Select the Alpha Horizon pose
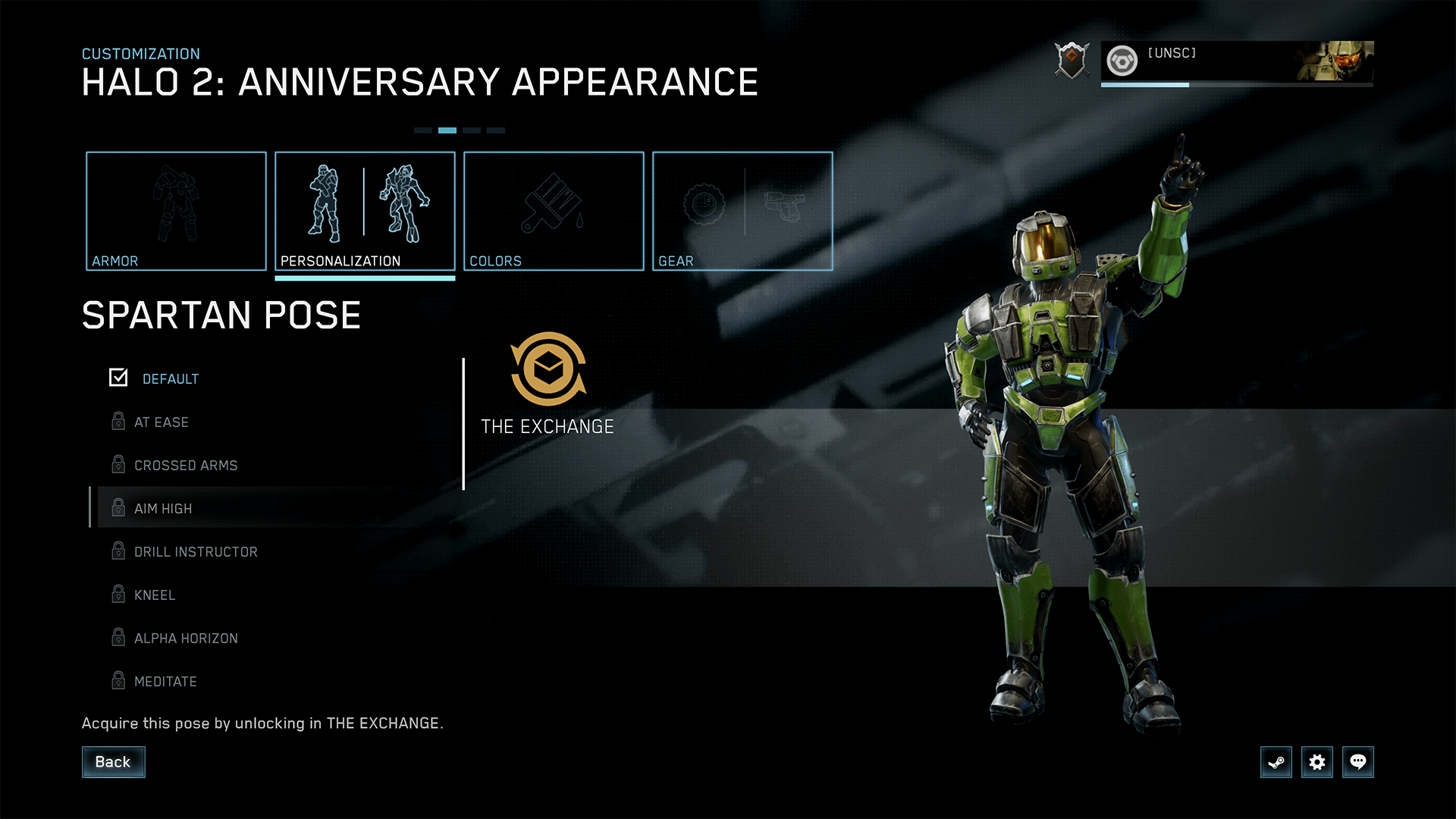Image resolution: width=1456 pixels, height=819 pixels. pyautogui.click(x=185, y=638)
